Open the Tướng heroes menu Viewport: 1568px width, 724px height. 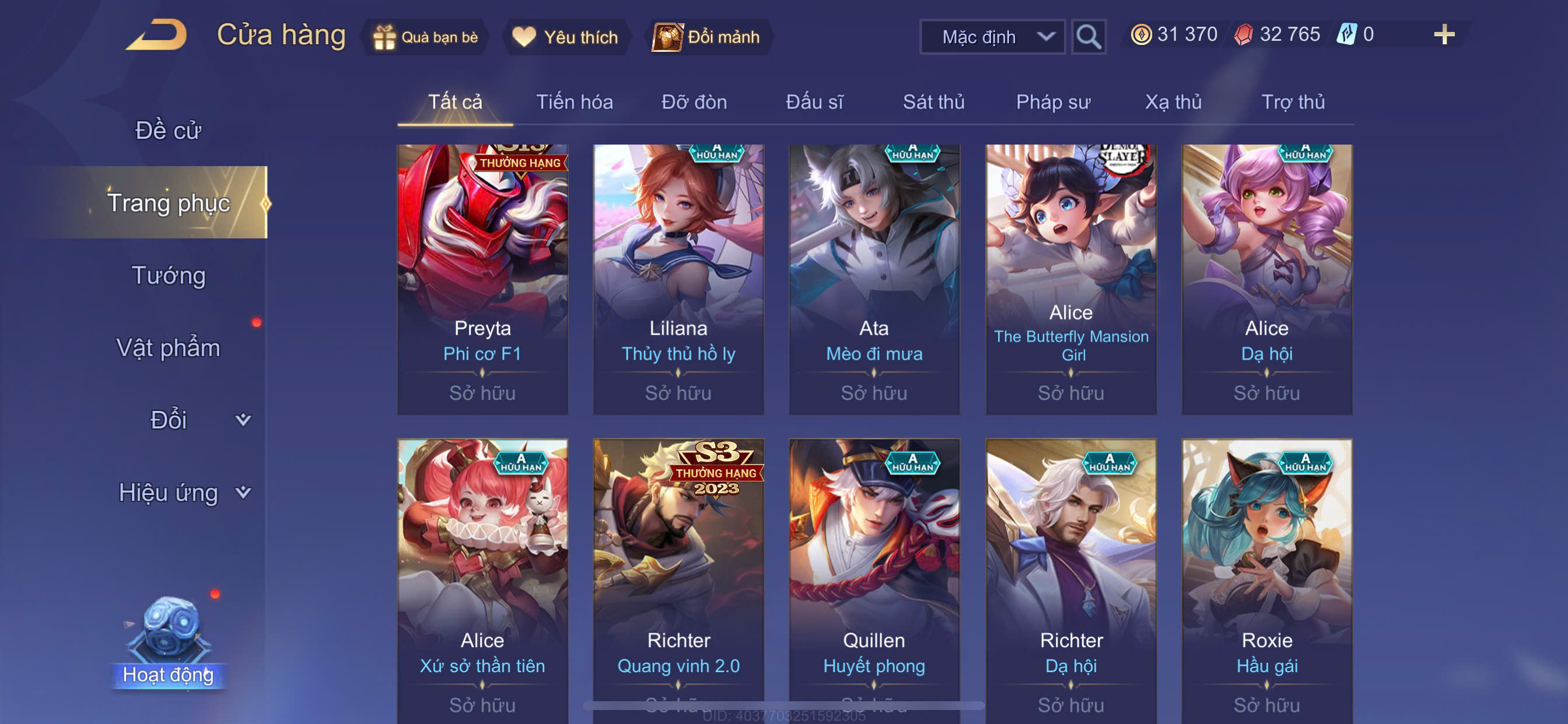tap(169, 276)
